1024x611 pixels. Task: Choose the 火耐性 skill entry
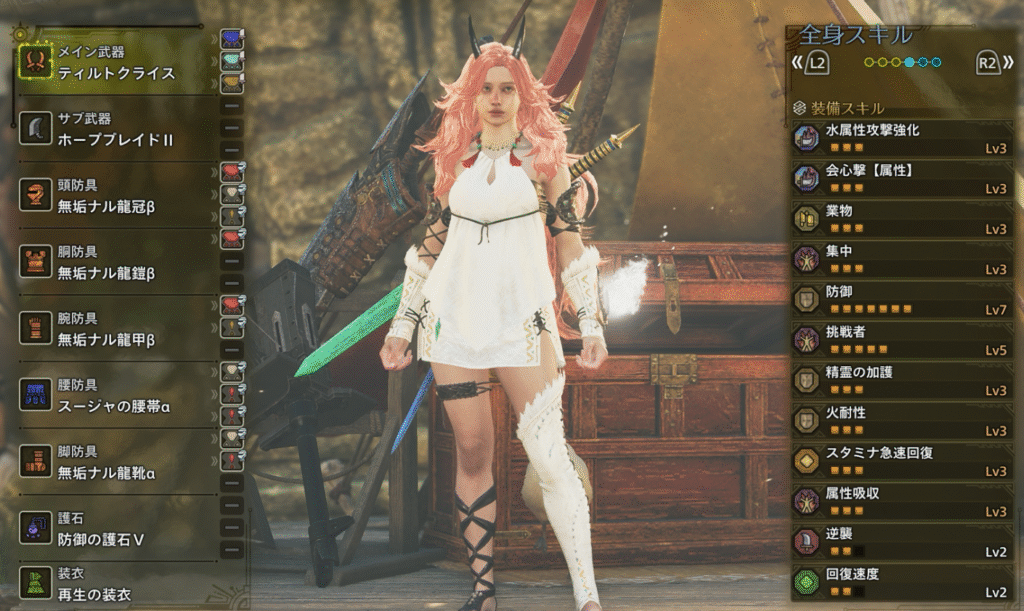click(x=899, y=420)
